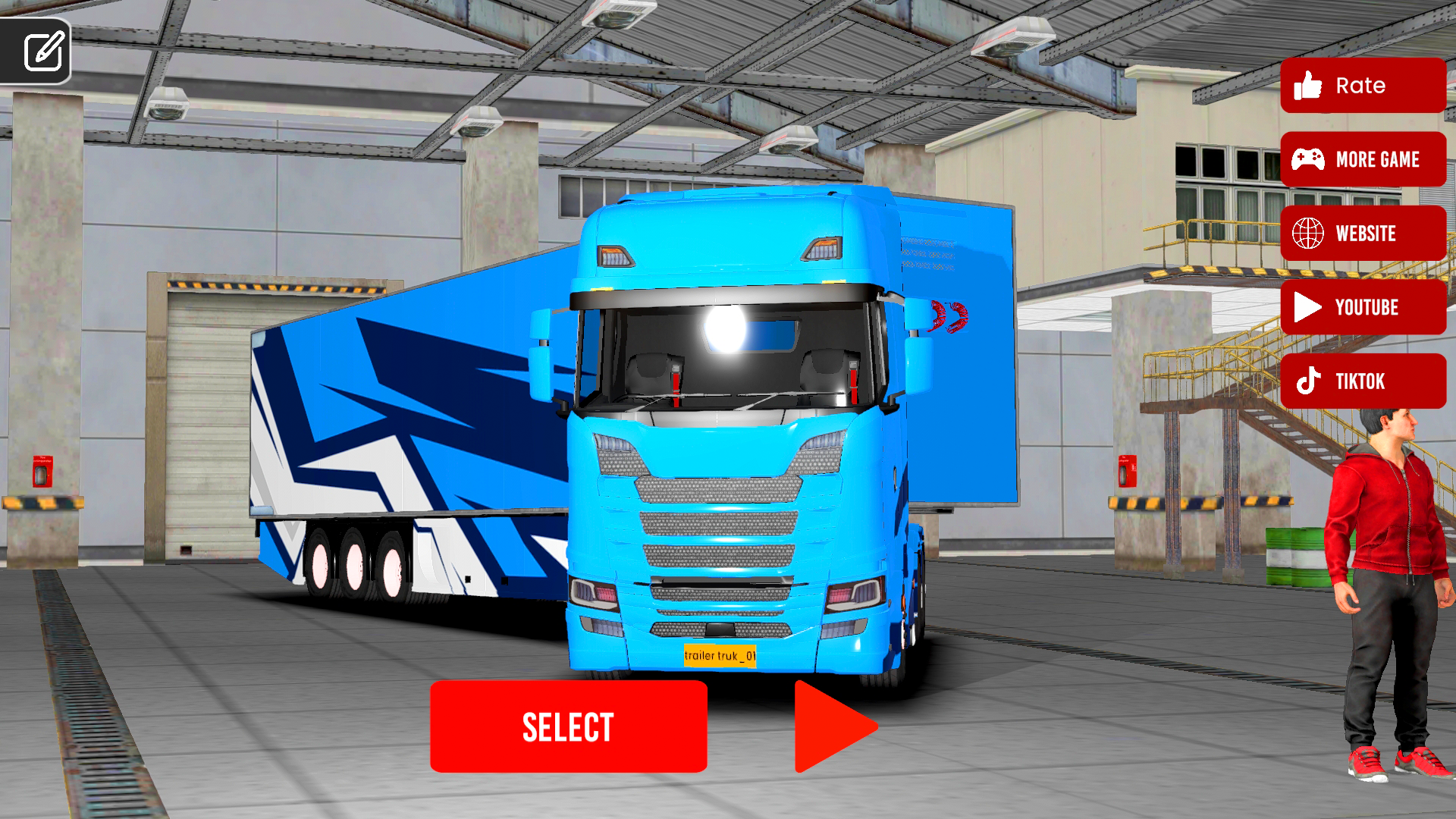1456x819 pixels.
Task: Open the truck livery editor pencil icon
Action: tap(44, 52)
